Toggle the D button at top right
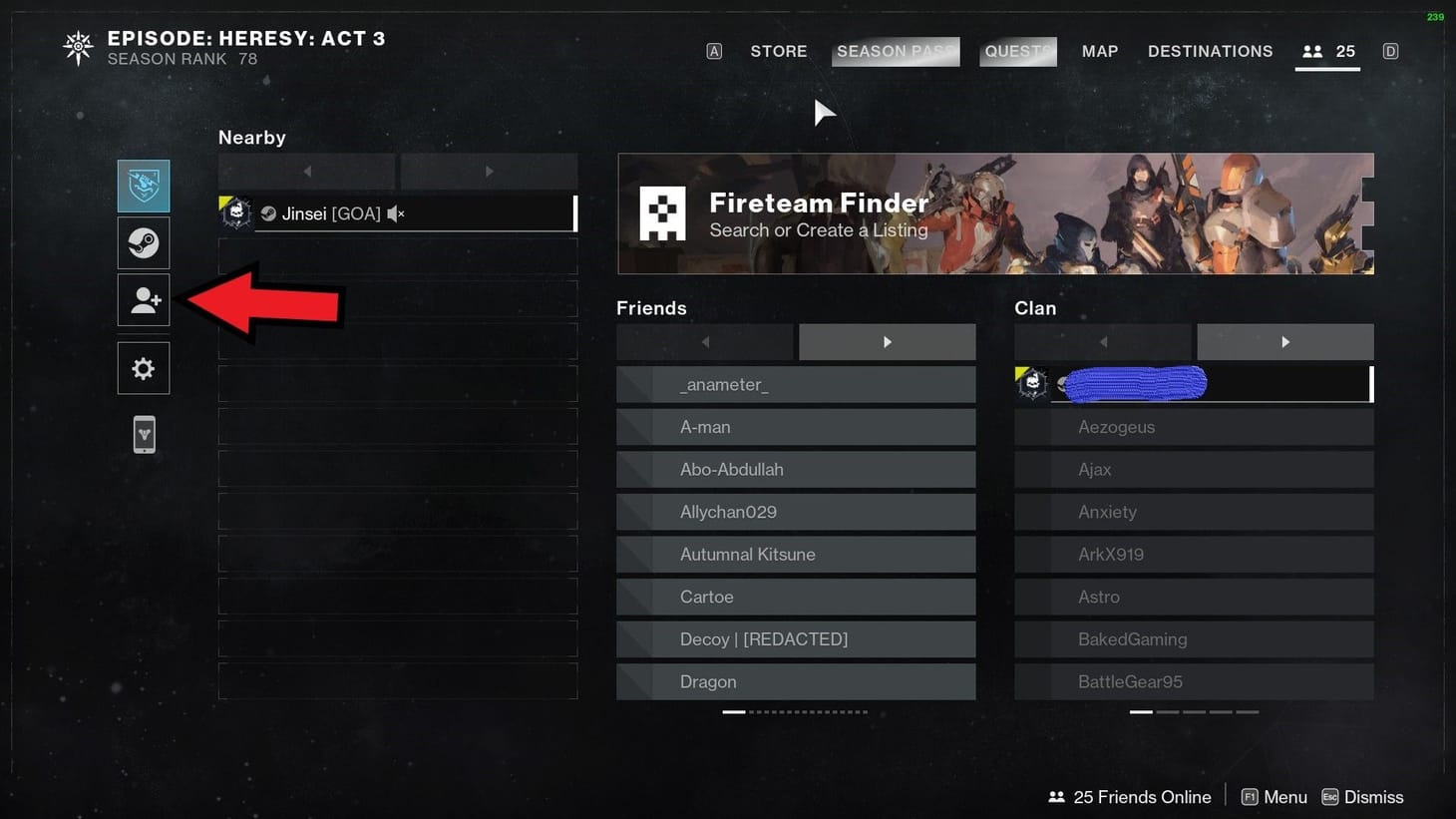Image resolution: width=1456 pixels, height=819 pixels. pyautogui.click(x=1390, y=51)
